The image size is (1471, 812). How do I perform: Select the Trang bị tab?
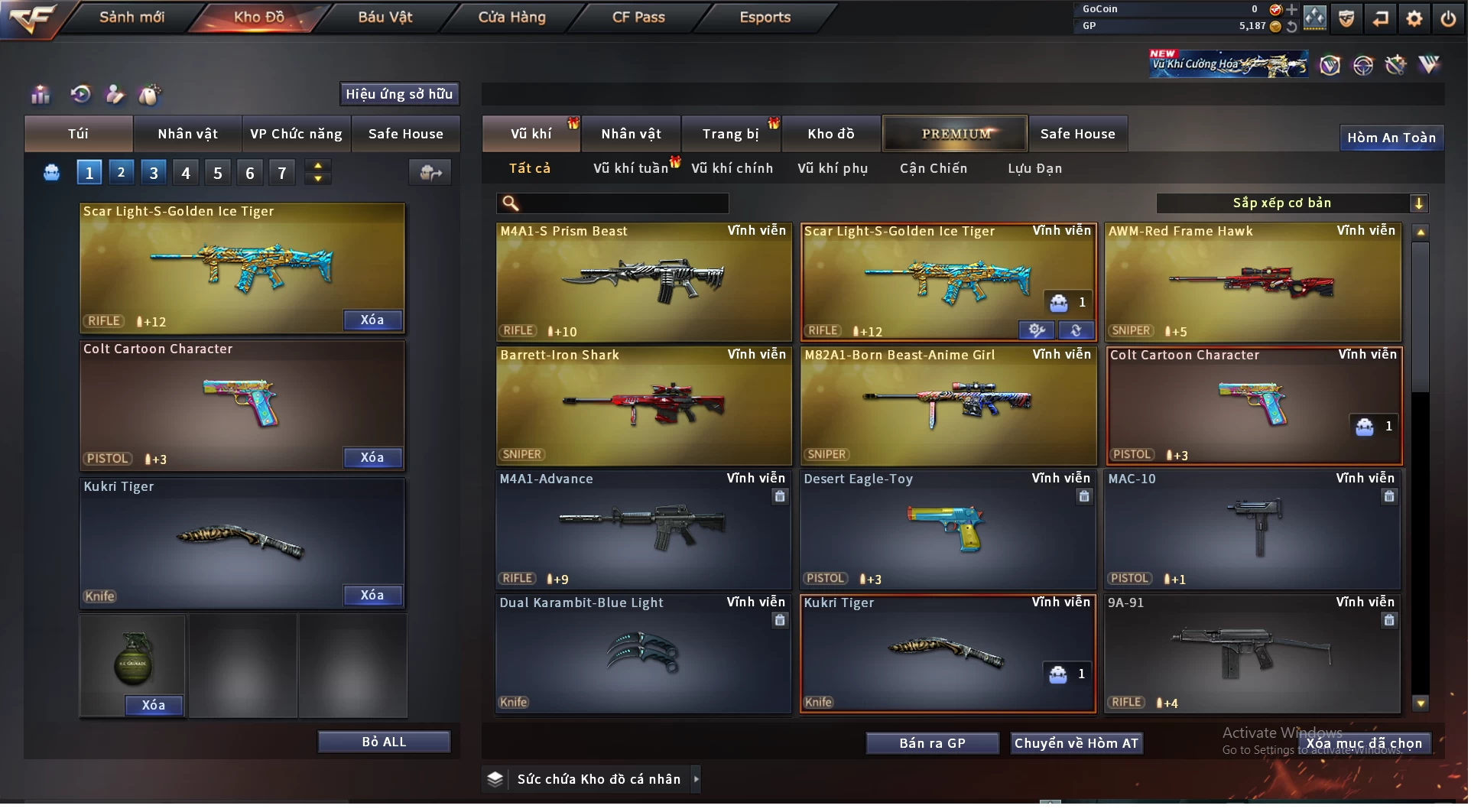[731, 135]
